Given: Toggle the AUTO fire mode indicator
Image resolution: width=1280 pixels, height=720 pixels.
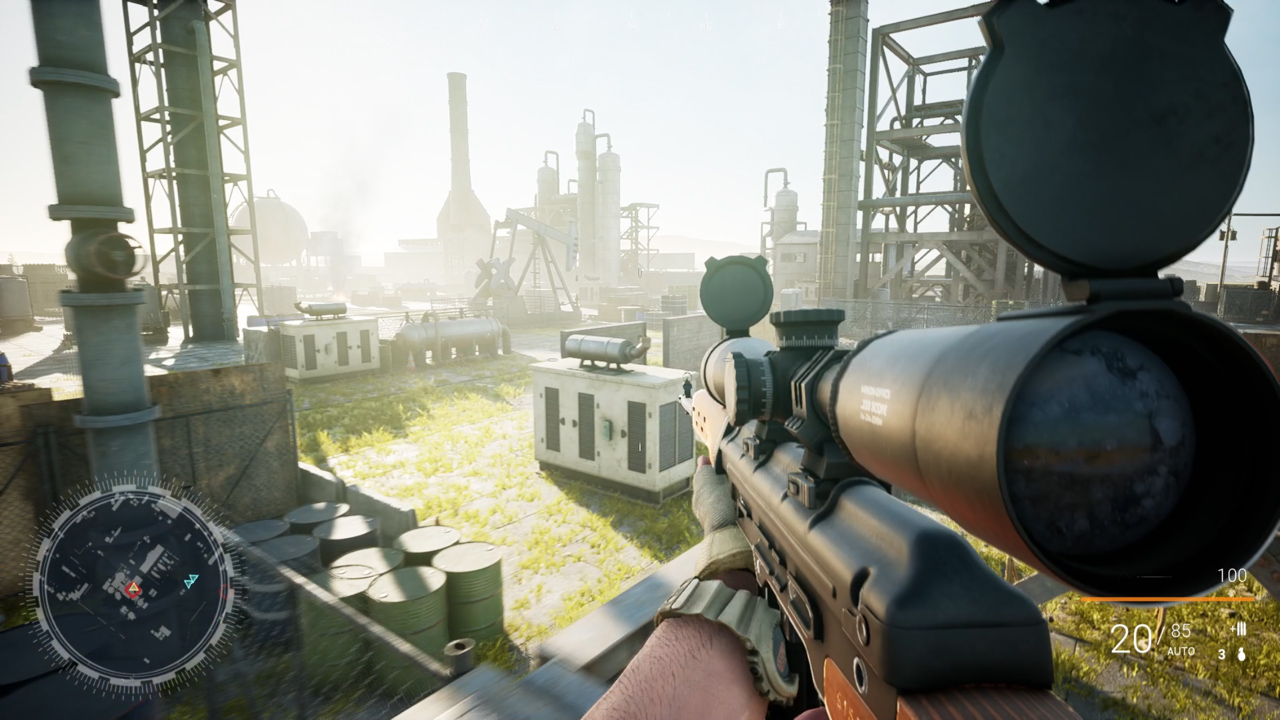Looking at the screenshot, I should point(1182,650).
